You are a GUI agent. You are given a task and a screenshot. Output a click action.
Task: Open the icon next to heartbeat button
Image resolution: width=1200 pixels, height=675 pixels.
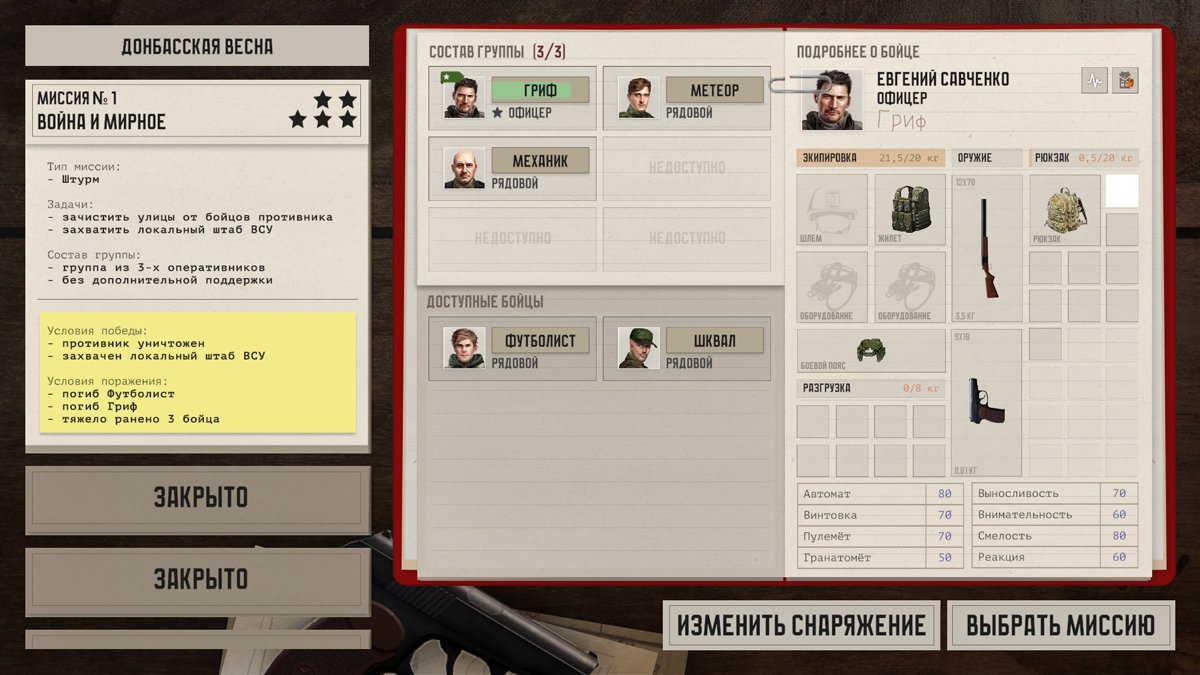[x=1125, y=80]
